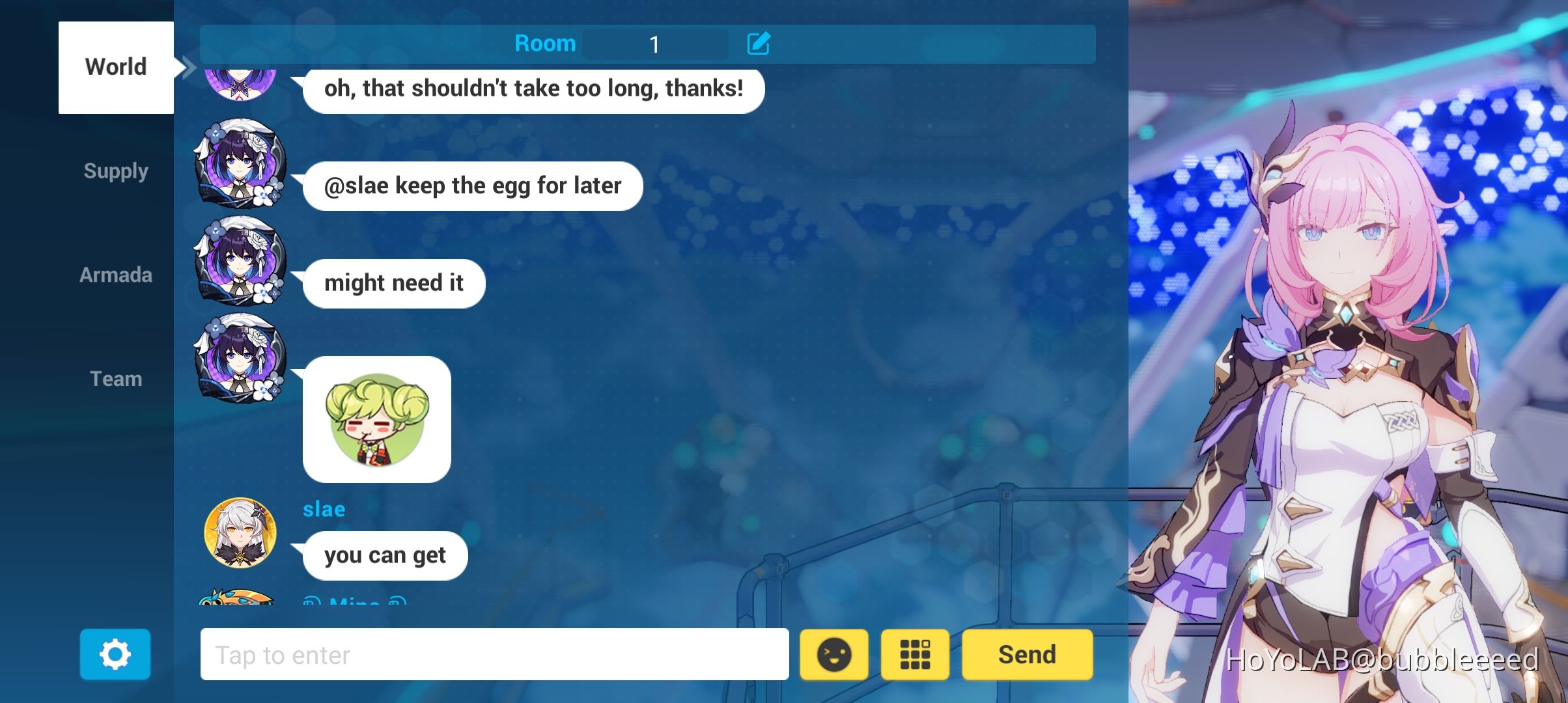Switch to the Supply chat channel
The height and width of the screenshot is (703, 1568).
coord(116,171)
